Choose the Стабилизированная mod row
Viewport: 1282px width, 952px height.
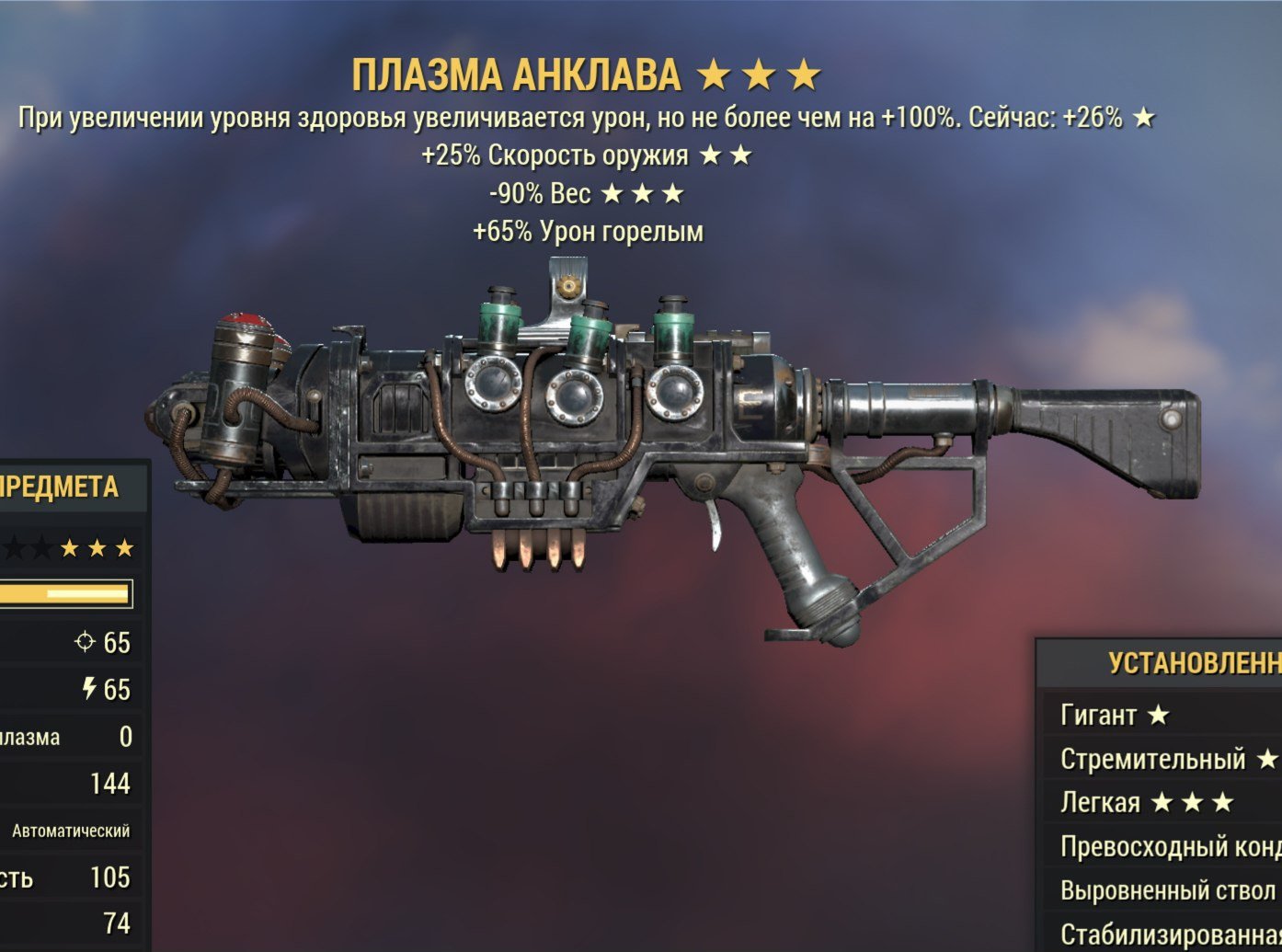click(1170, 934)
